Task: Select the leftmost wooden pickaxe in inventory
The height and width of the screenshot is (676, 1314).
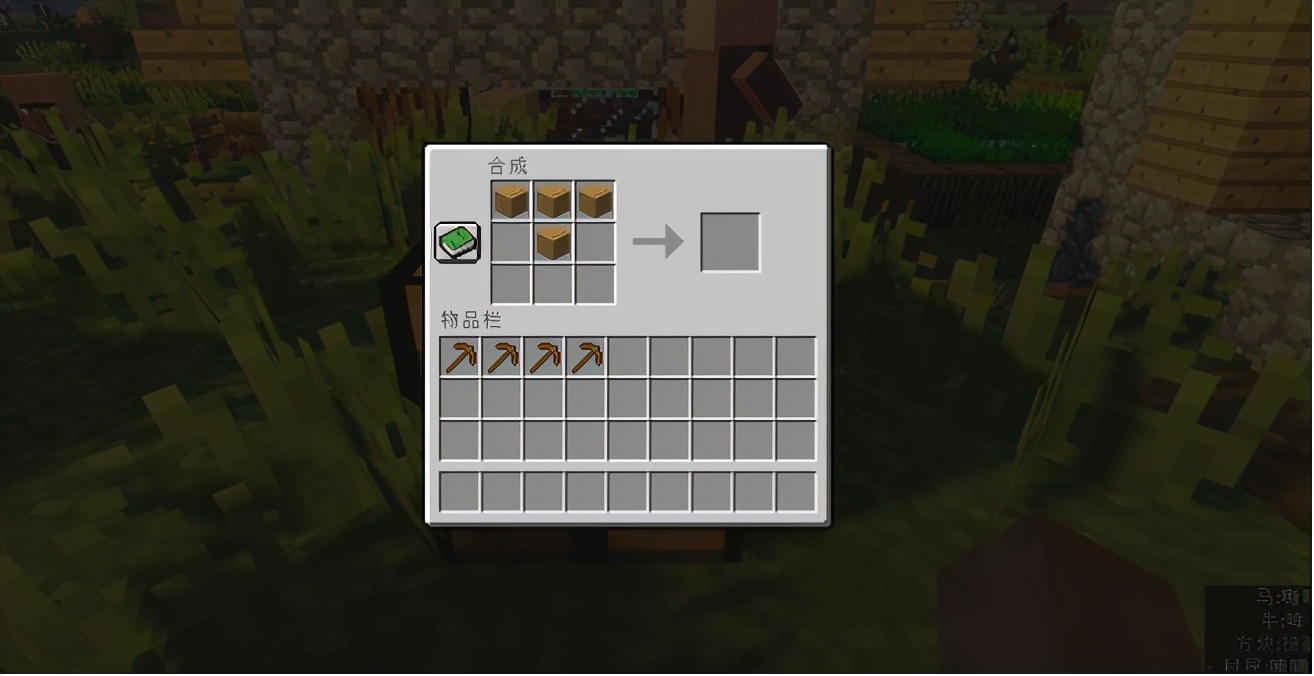Action: 460,357
